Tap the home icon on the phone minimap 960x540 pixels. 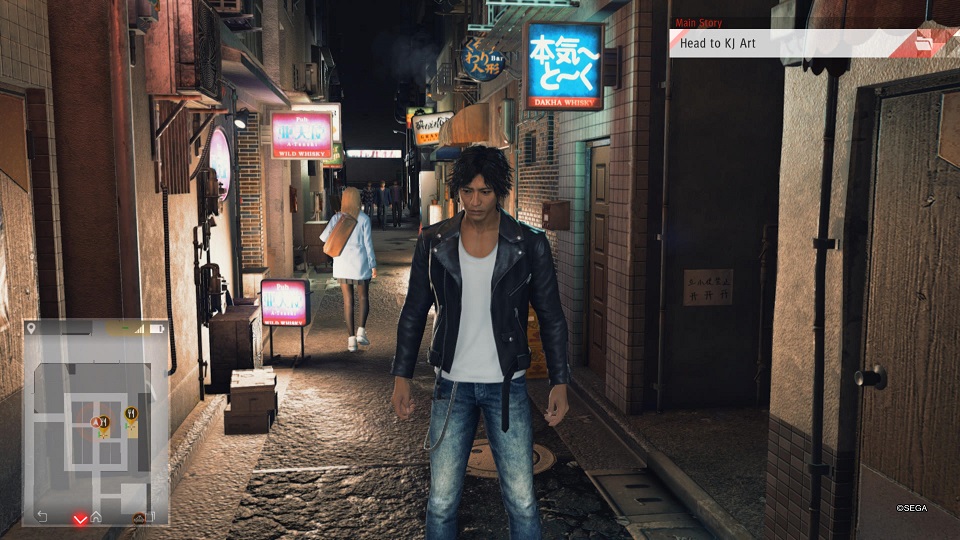click(96, 517)
